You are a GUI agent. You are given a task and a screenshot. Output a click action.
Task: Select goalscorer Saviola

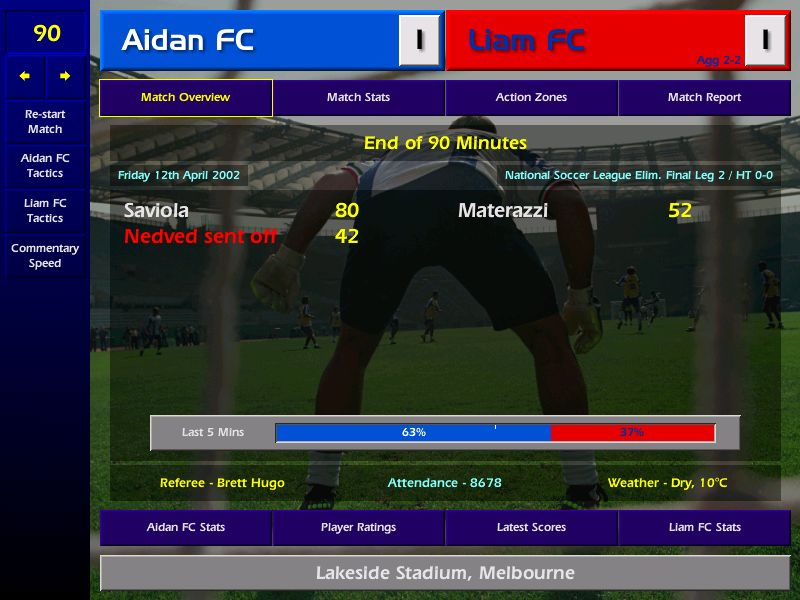coord(156,211)
